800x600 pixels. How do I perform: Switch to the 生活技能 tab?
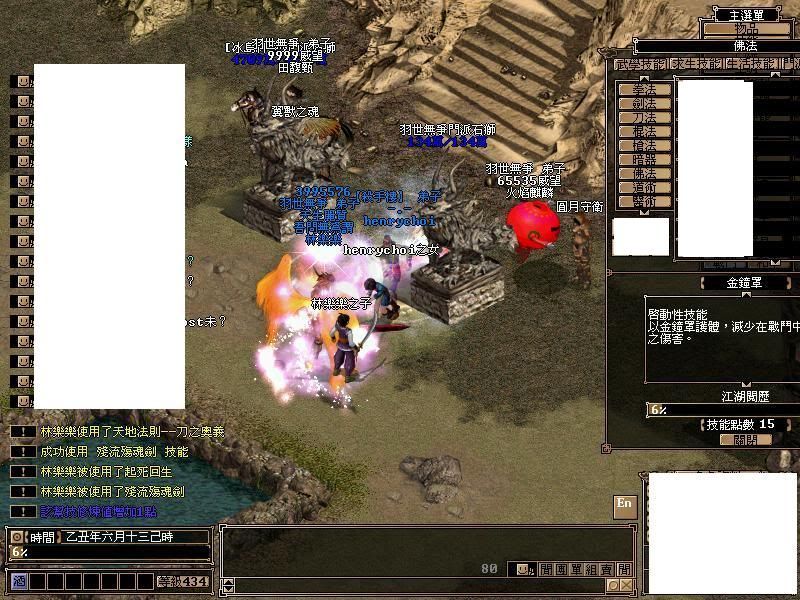click(748, 65)
